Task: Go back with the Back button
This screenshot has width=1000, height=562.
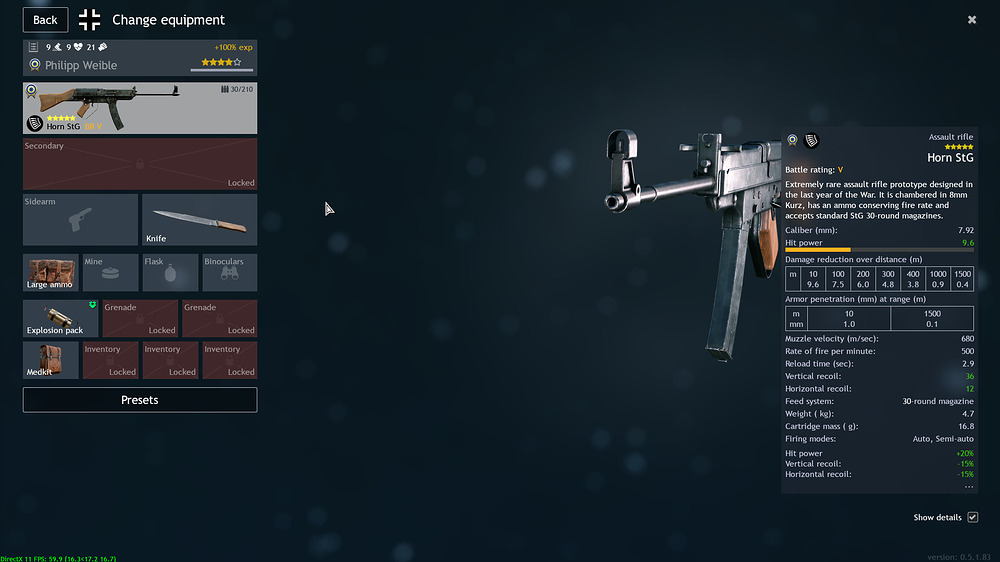Action: pyautogui.click(x=45, y=20)
